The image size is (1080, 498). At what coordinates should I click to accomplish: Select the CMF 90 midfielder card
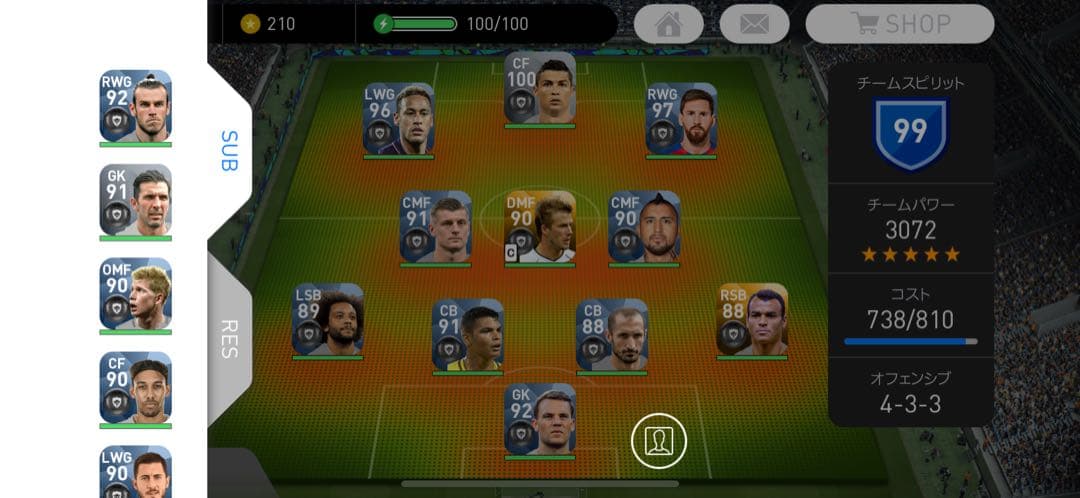click(x=644, y=227)
